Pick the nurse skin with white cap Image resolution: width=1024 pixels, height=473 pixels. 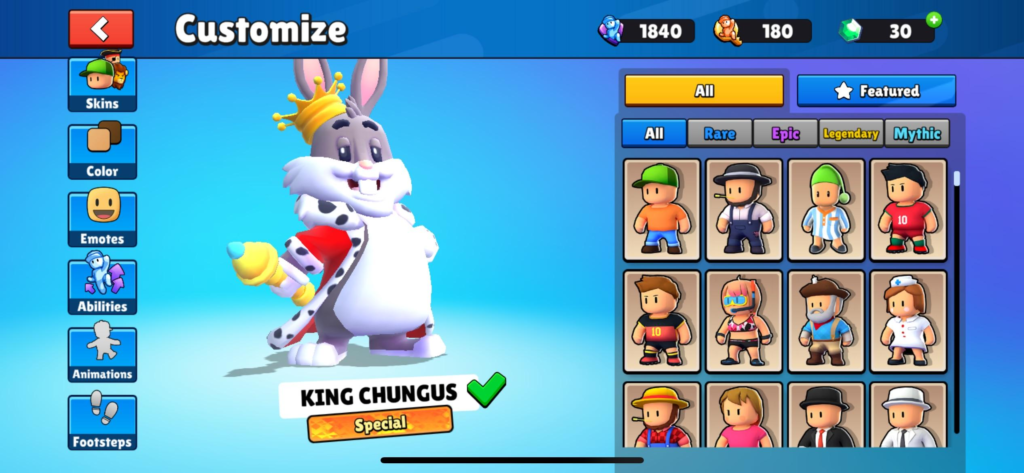[x=908, y=320]
